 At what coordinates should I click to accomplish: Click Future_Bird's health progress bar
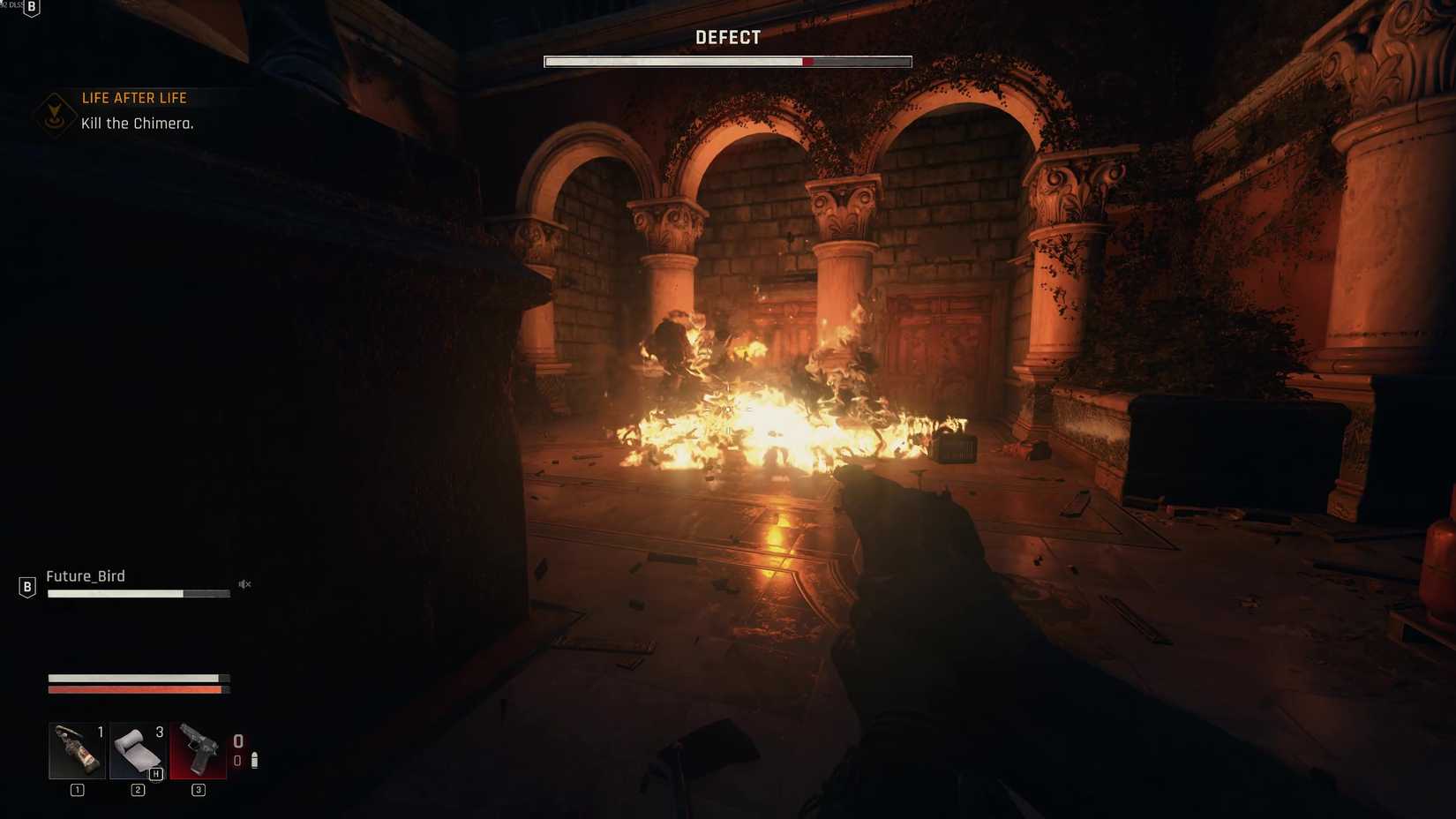[x=139, y=593]
